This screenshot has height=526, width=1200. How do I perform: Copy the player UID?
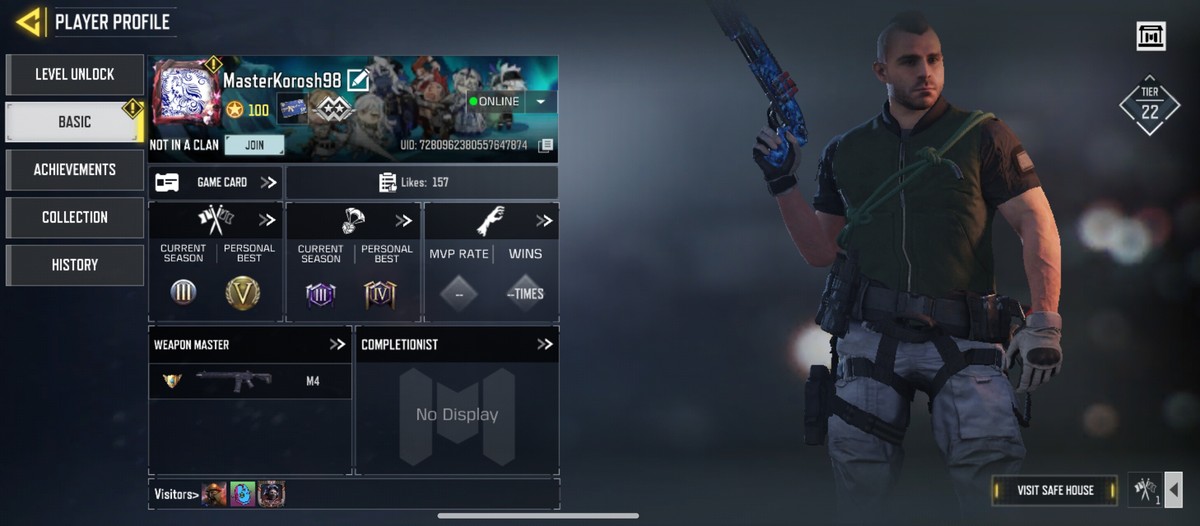(545, 145)
